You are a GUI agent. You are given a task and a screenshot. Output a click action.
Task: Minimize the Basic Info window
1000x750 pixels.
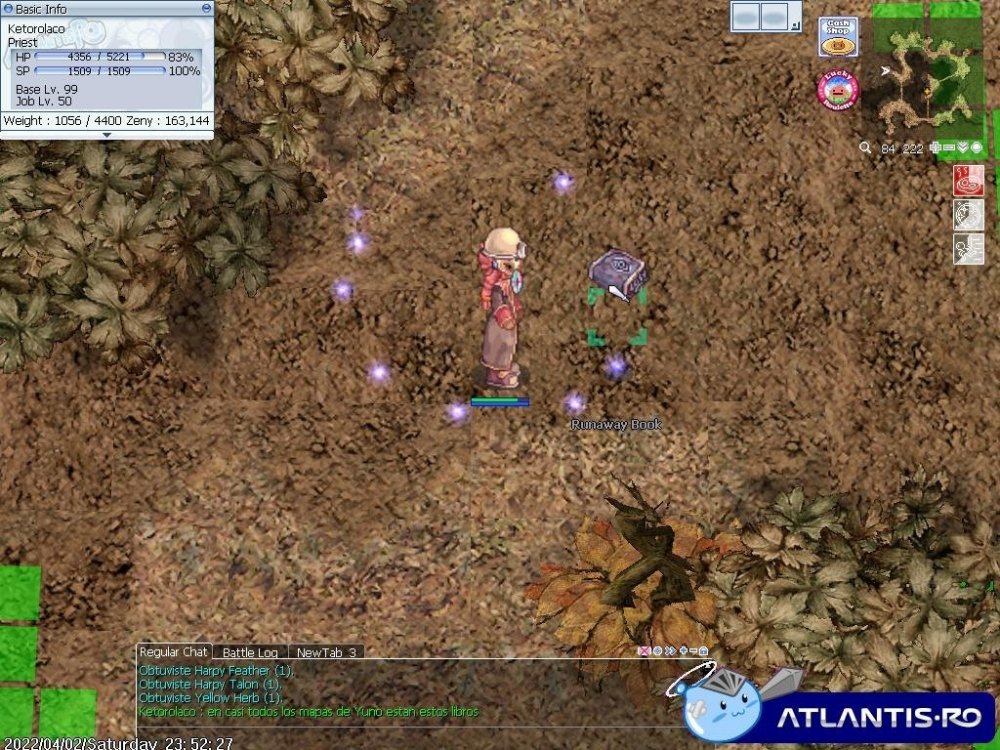pos(206,8)
